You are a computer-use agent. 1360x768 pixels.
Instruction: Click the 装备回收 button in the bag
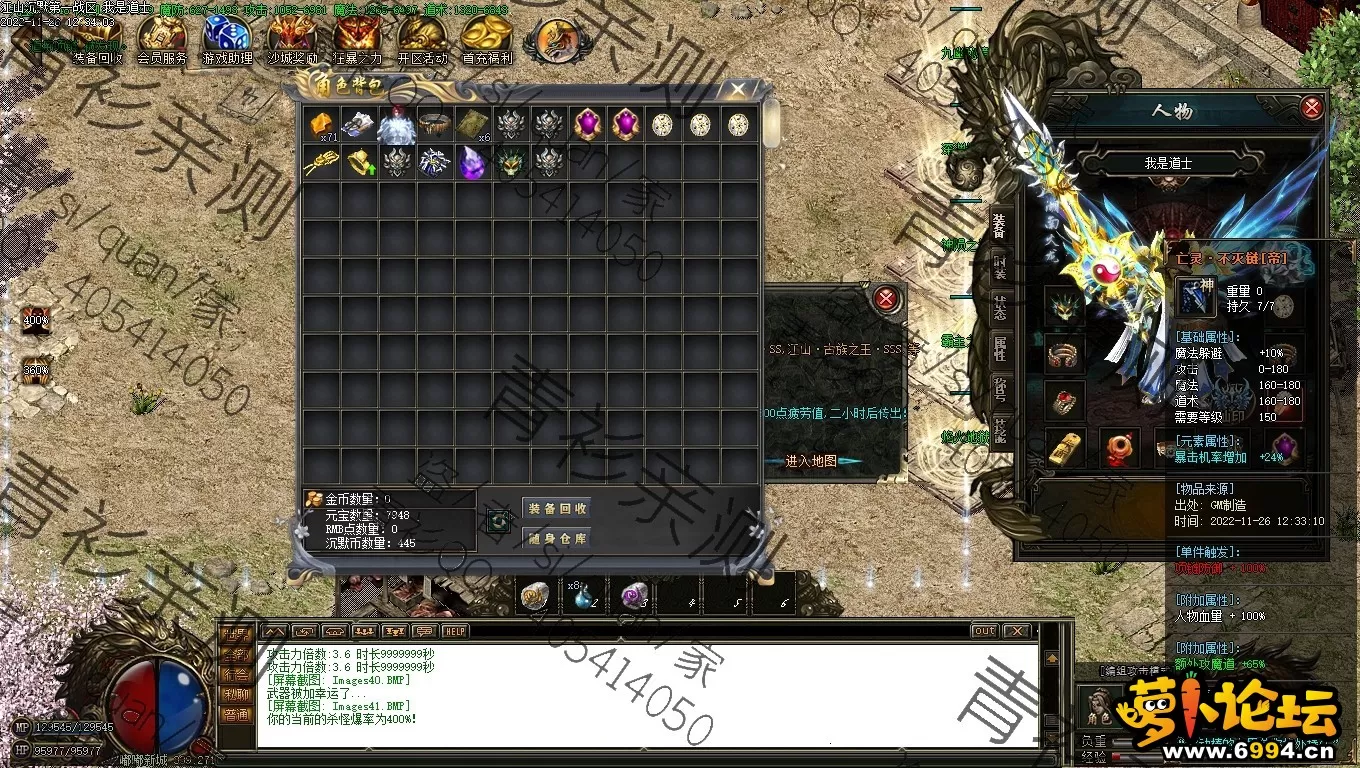click(x=557, y=508)
